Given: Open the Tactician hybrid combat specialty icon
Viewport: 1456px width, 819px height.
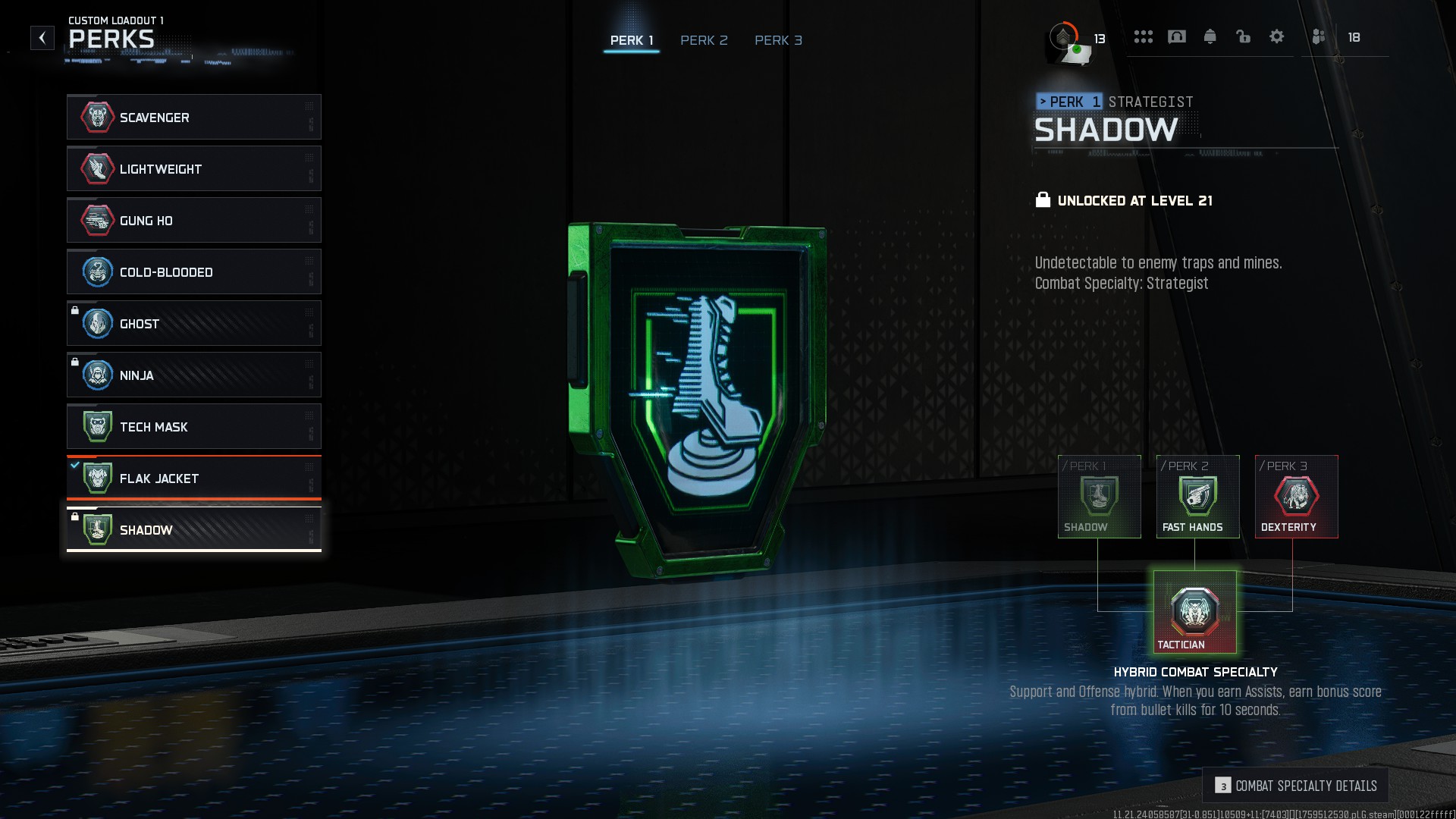Looking at the screenshot, I should [1194, 610].
